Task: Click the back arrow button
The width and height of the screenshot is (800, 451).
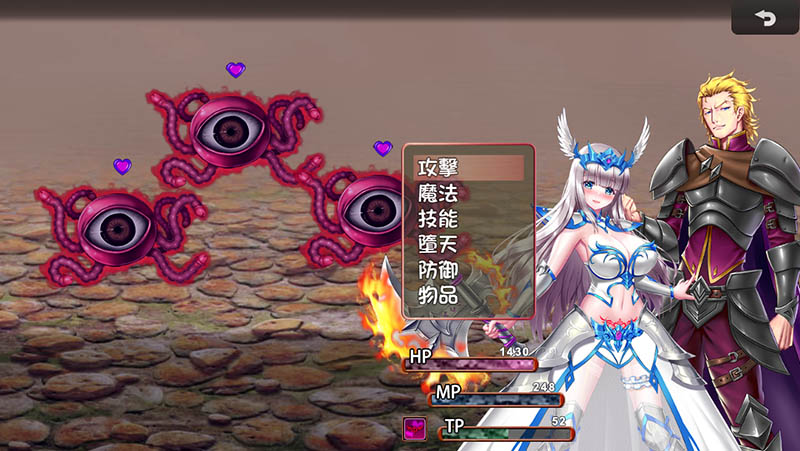Action: click(765, 18)
